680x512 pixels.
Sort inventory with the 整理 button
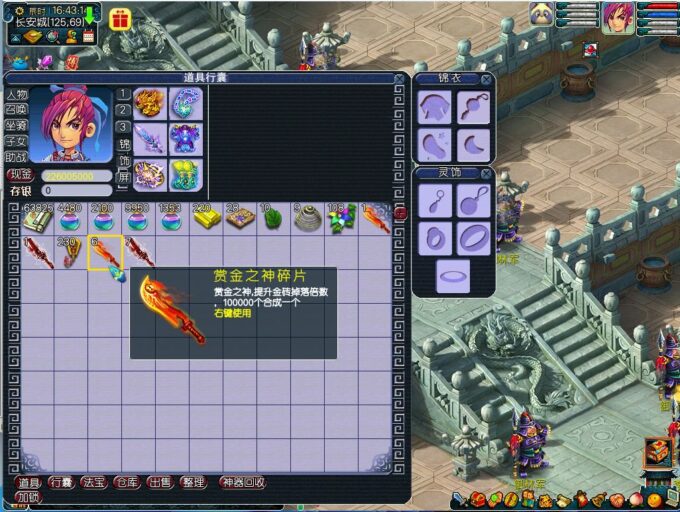tap(193, 482)
